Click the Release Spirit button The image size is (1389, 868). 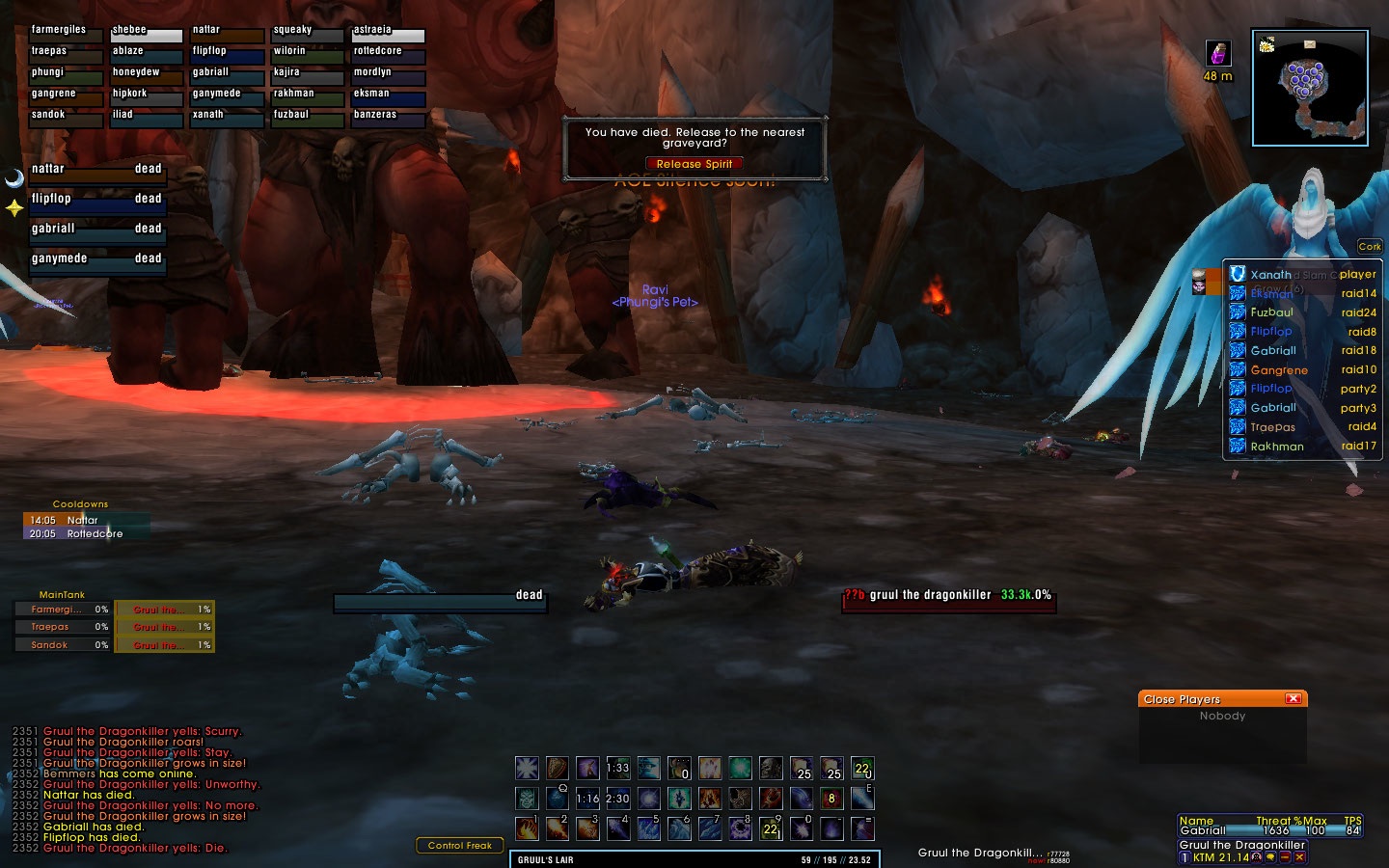pyautogui.click(x=694, y=164)
